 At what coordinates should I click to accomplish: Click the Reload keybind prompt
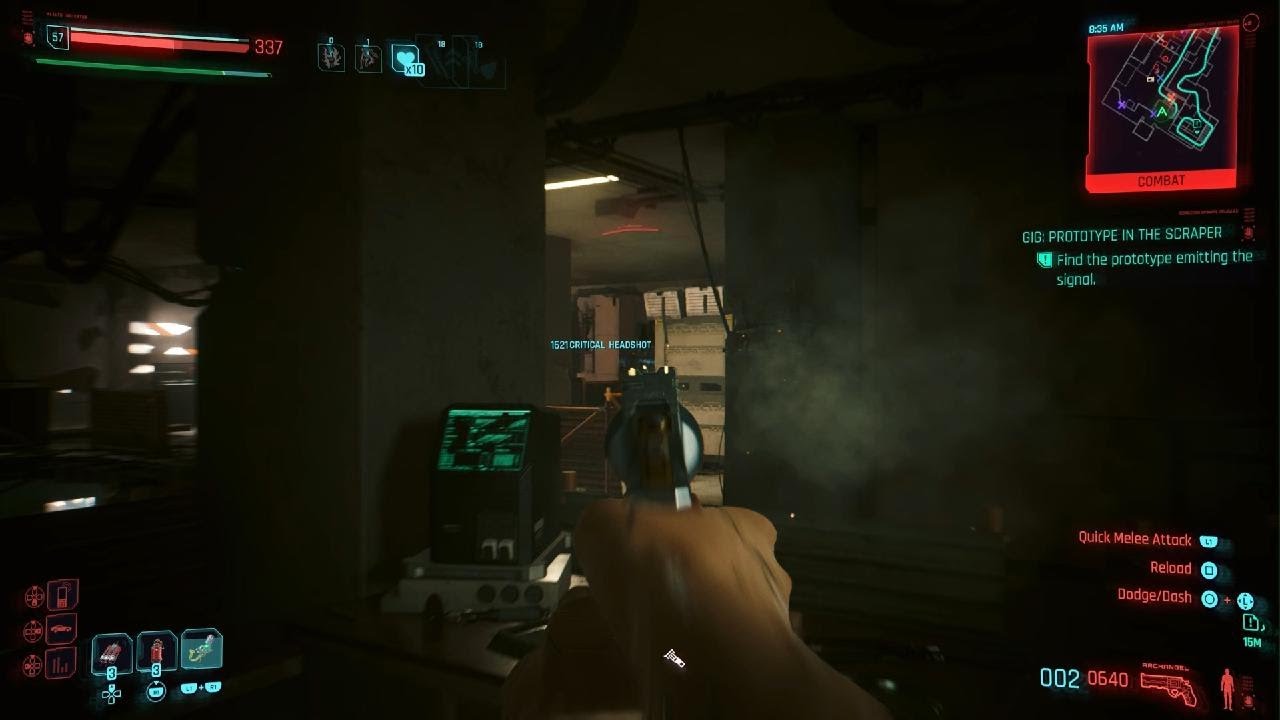click(x=1209, y=570)
